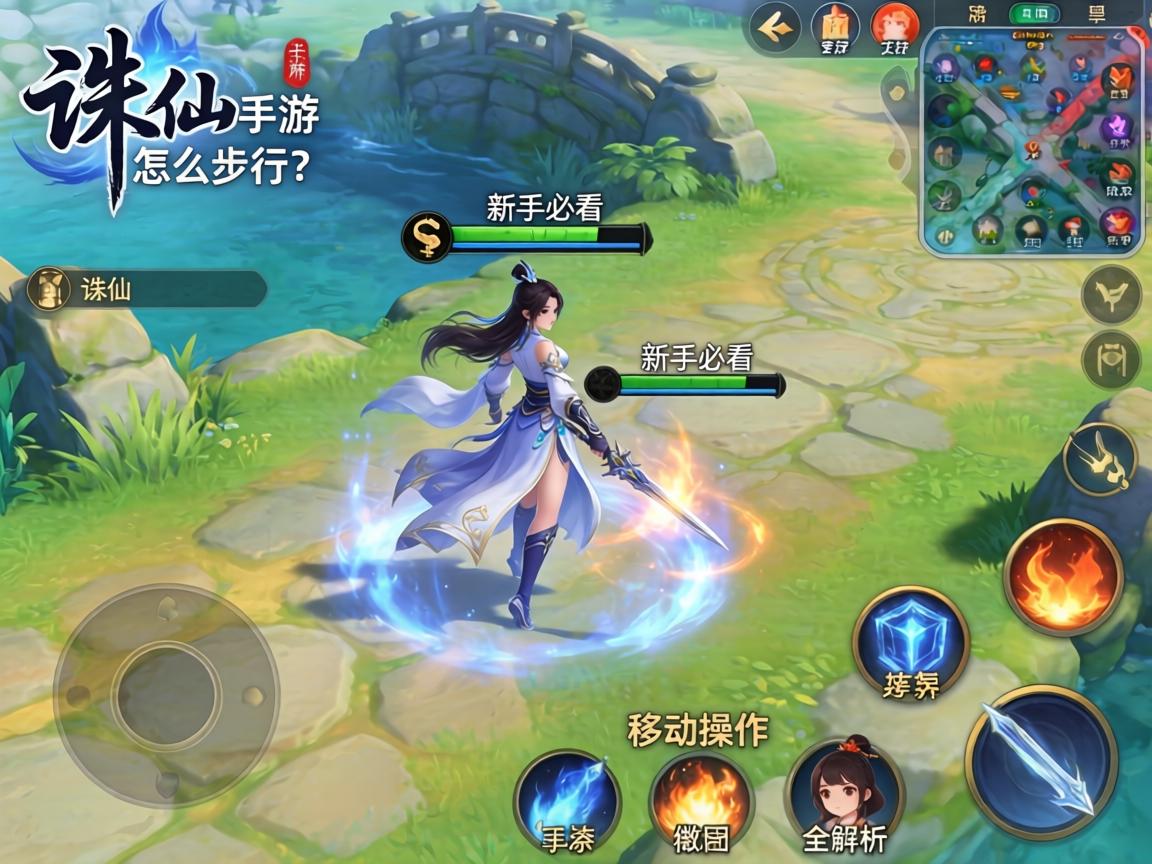The image size is (1152, 864).
Task: Select the golden banner icon beside the back arrow
Action: 835,27
